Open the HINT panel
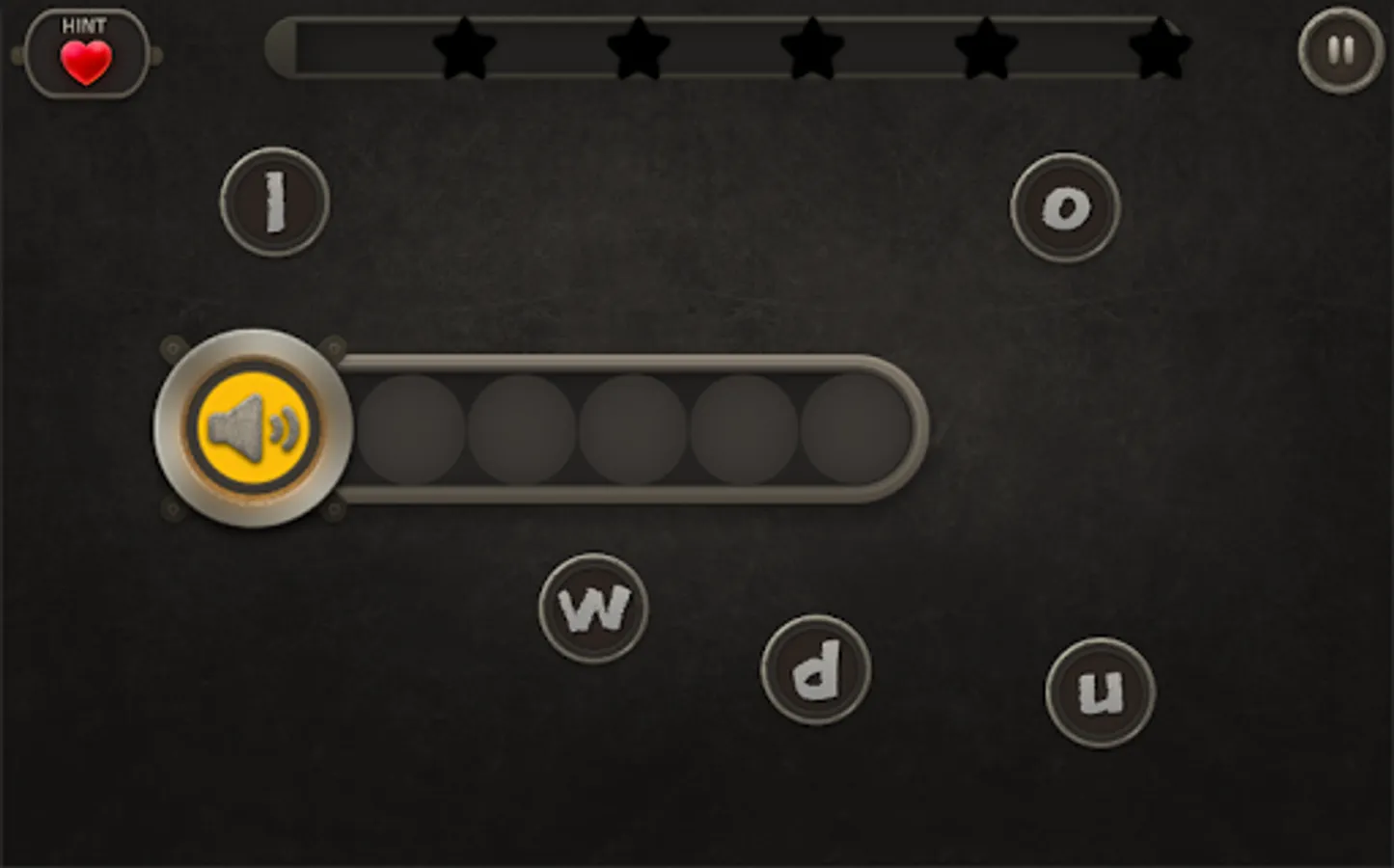This screenshot has width=1394, height=868. coord(87,48)
